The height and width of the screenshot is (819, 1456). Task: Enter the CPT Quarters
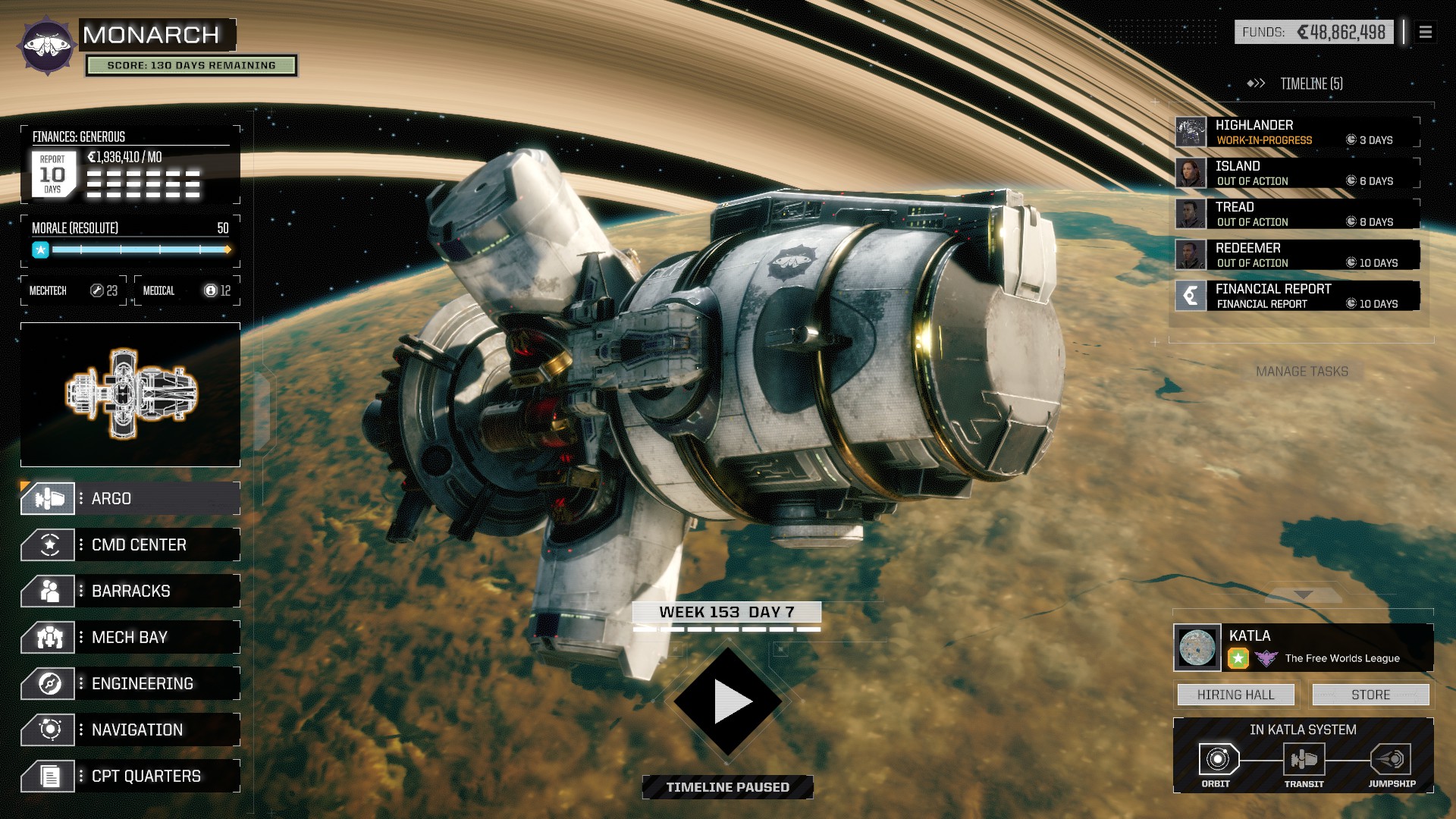coord(130,777)
